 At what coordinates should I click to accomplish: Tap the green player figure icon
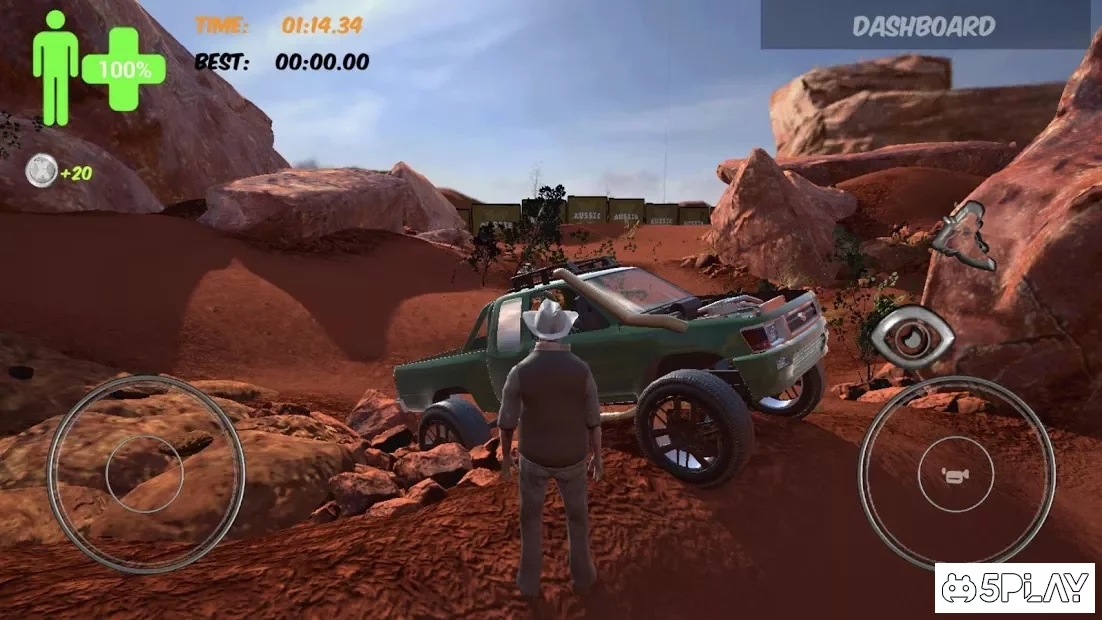[x=55, y=66]
